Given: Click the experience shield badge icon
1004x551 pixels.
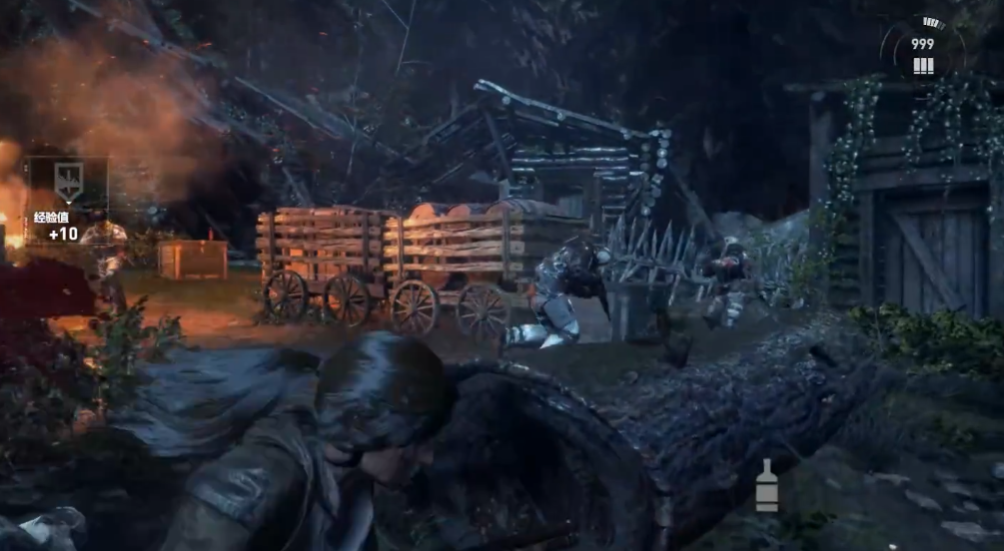Looking at the screenshot, I should point(66,183).
